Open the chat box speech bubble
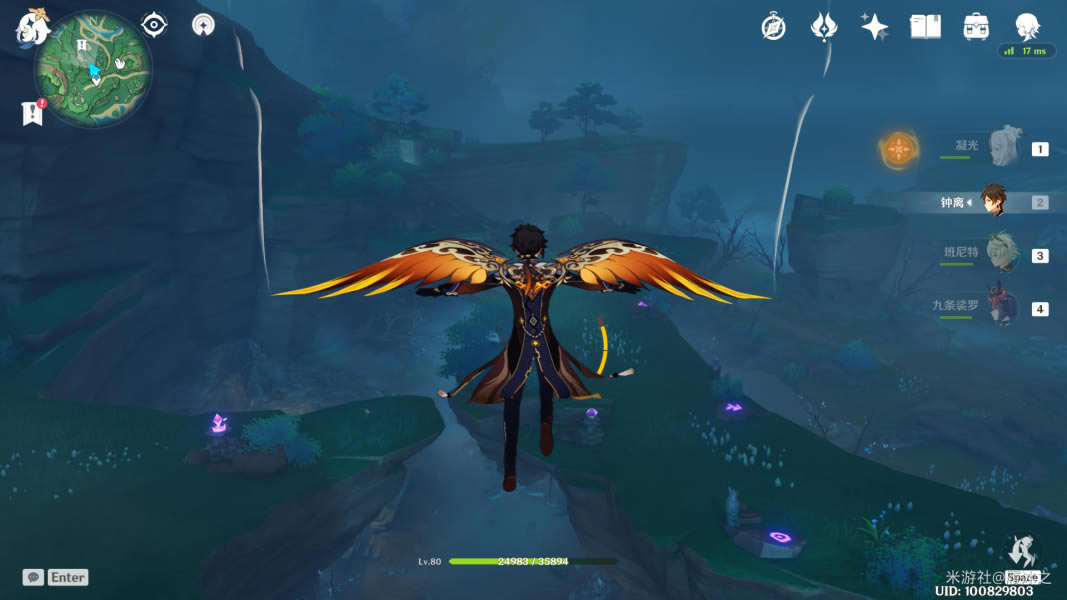The height and width of the screenshot is (600, 1067). pos(33,577)
